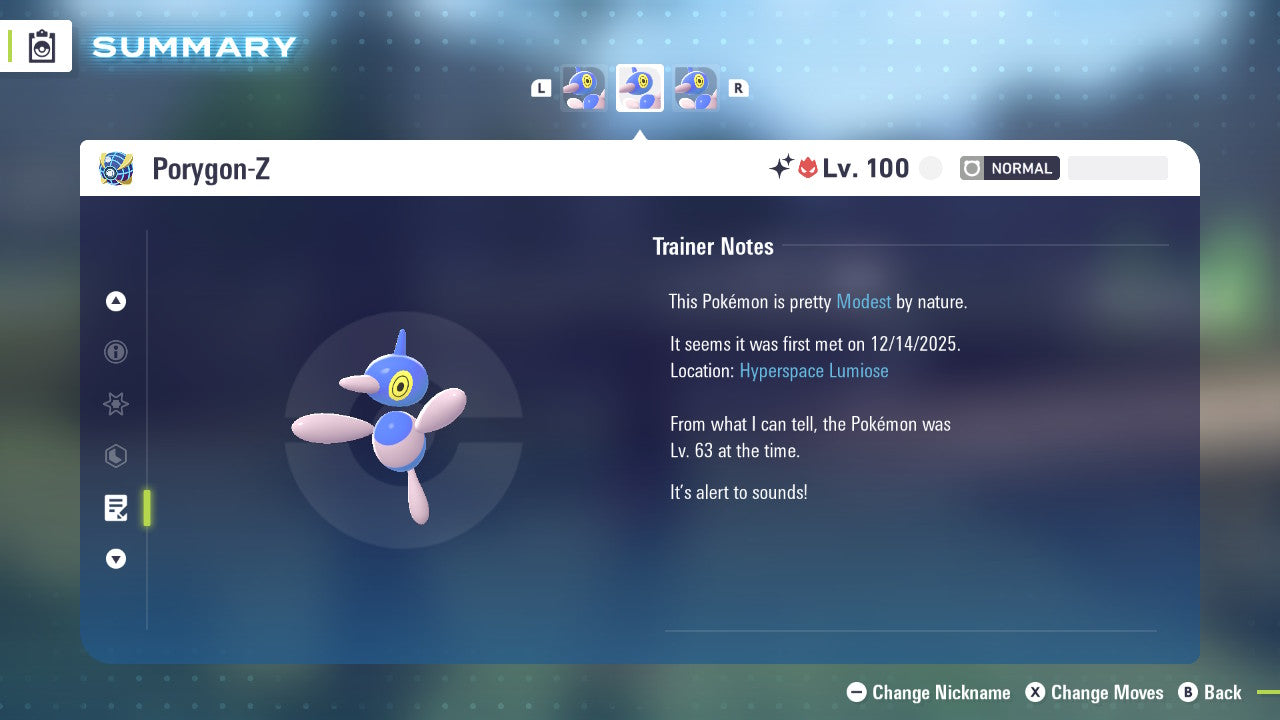
Task: Open the Hyperspace Lumiose location link
Action: pyautogui.click(x=813, y=371)
